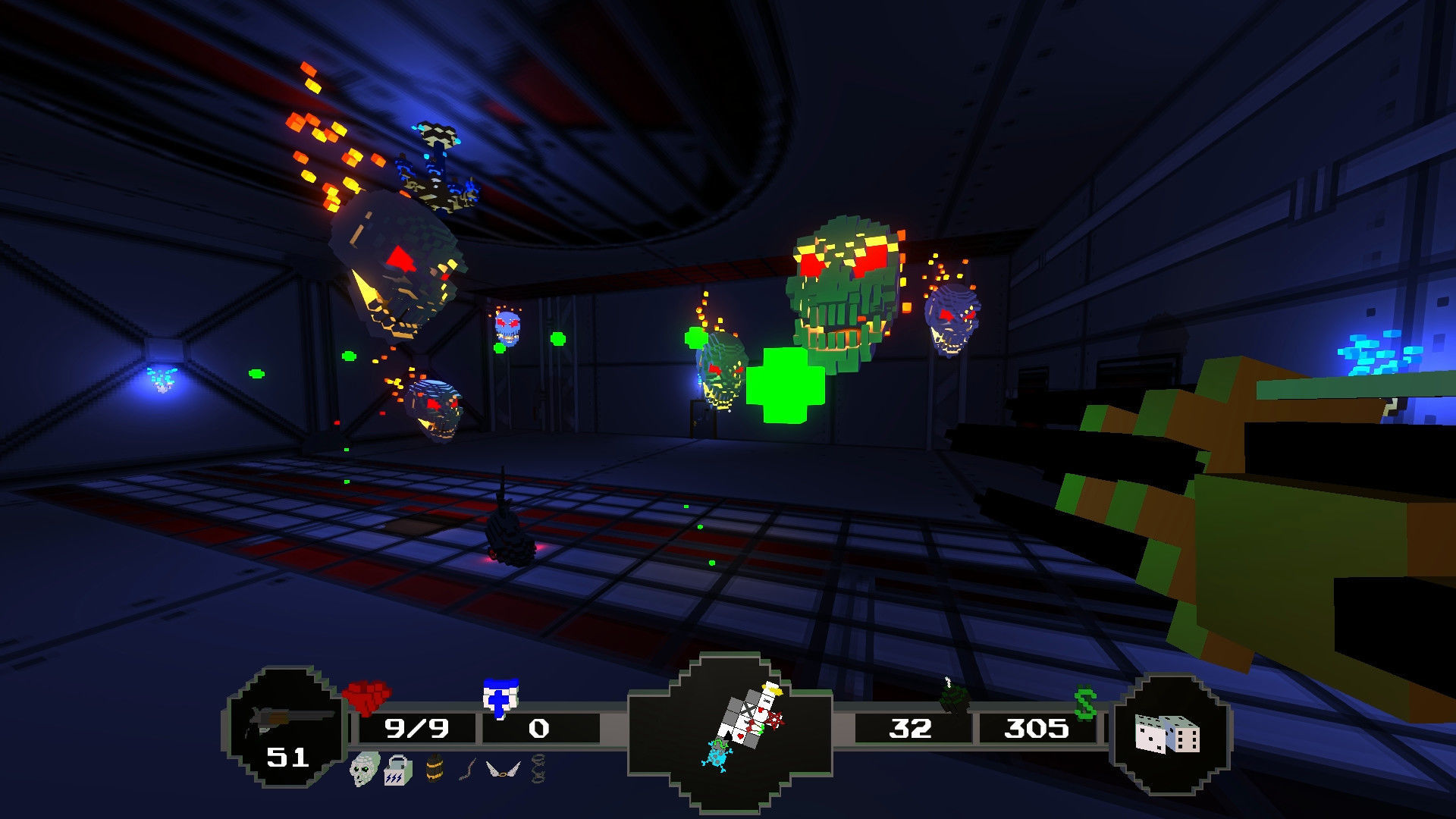This screenshot has height=819, width=1456.
Task: Toggle the blue shield armor indicator
Action: (500, 696)
